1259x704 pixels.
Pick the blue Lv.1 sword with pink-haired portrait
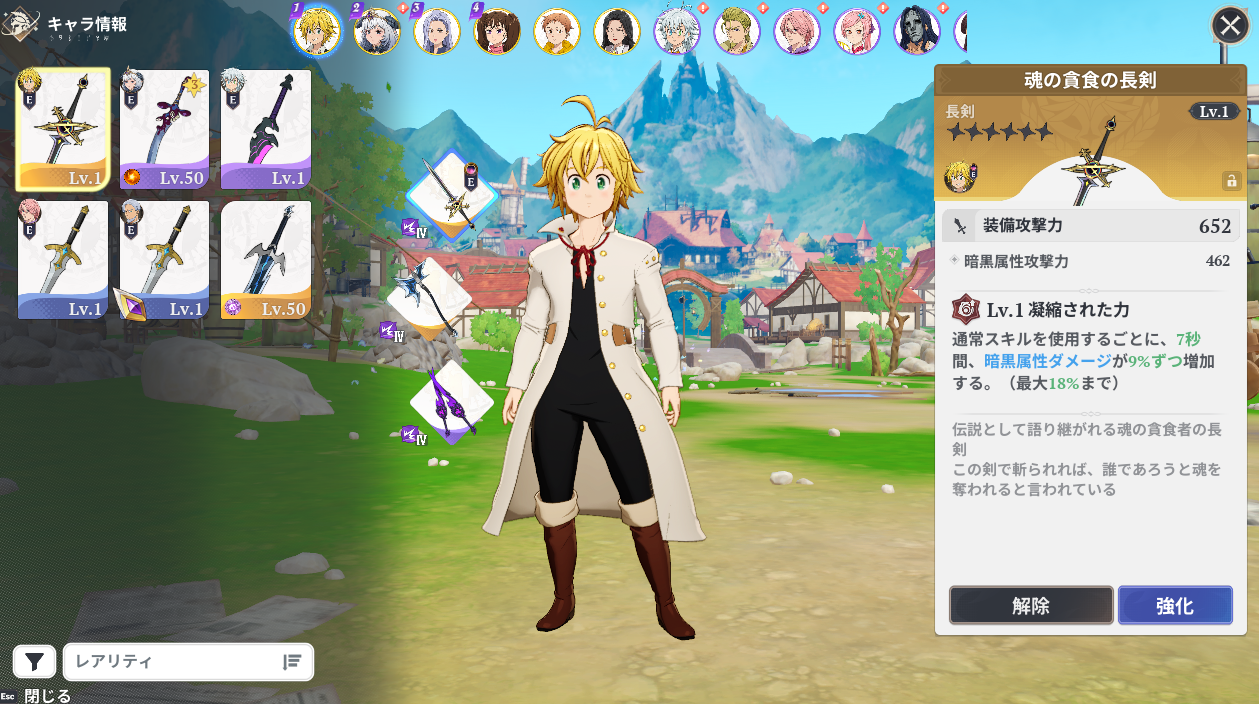pyautogui.click(x=63, y=260)
